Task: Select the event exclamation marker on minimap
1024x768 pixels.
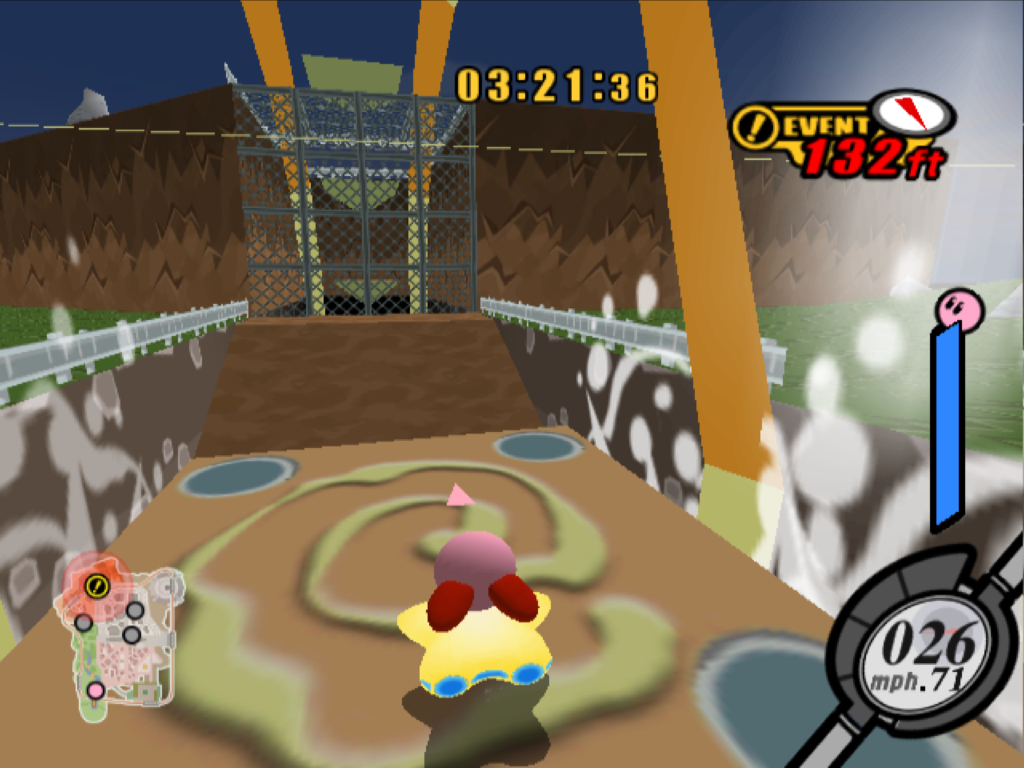Action: pyautogui.click(x=97, y=586)
